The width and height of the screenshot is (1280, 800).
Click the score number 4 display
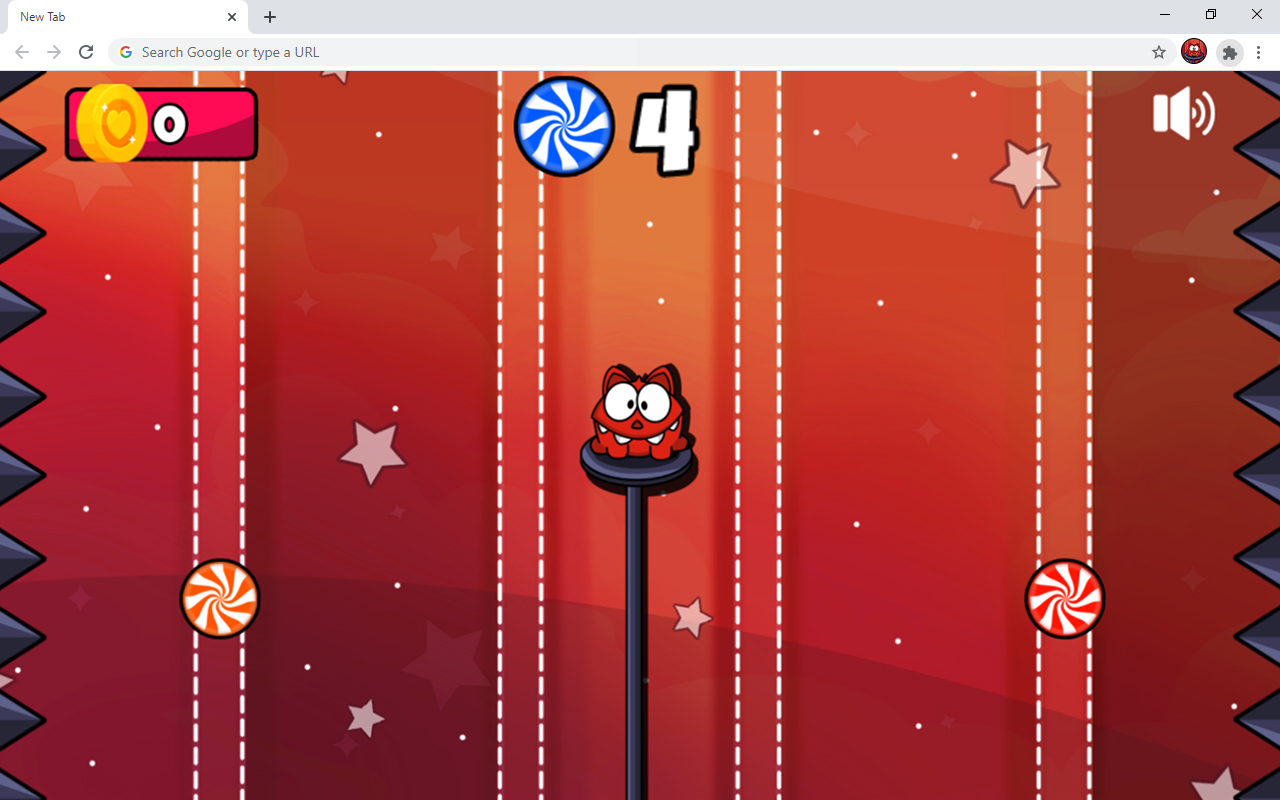[x=665, y=130]
